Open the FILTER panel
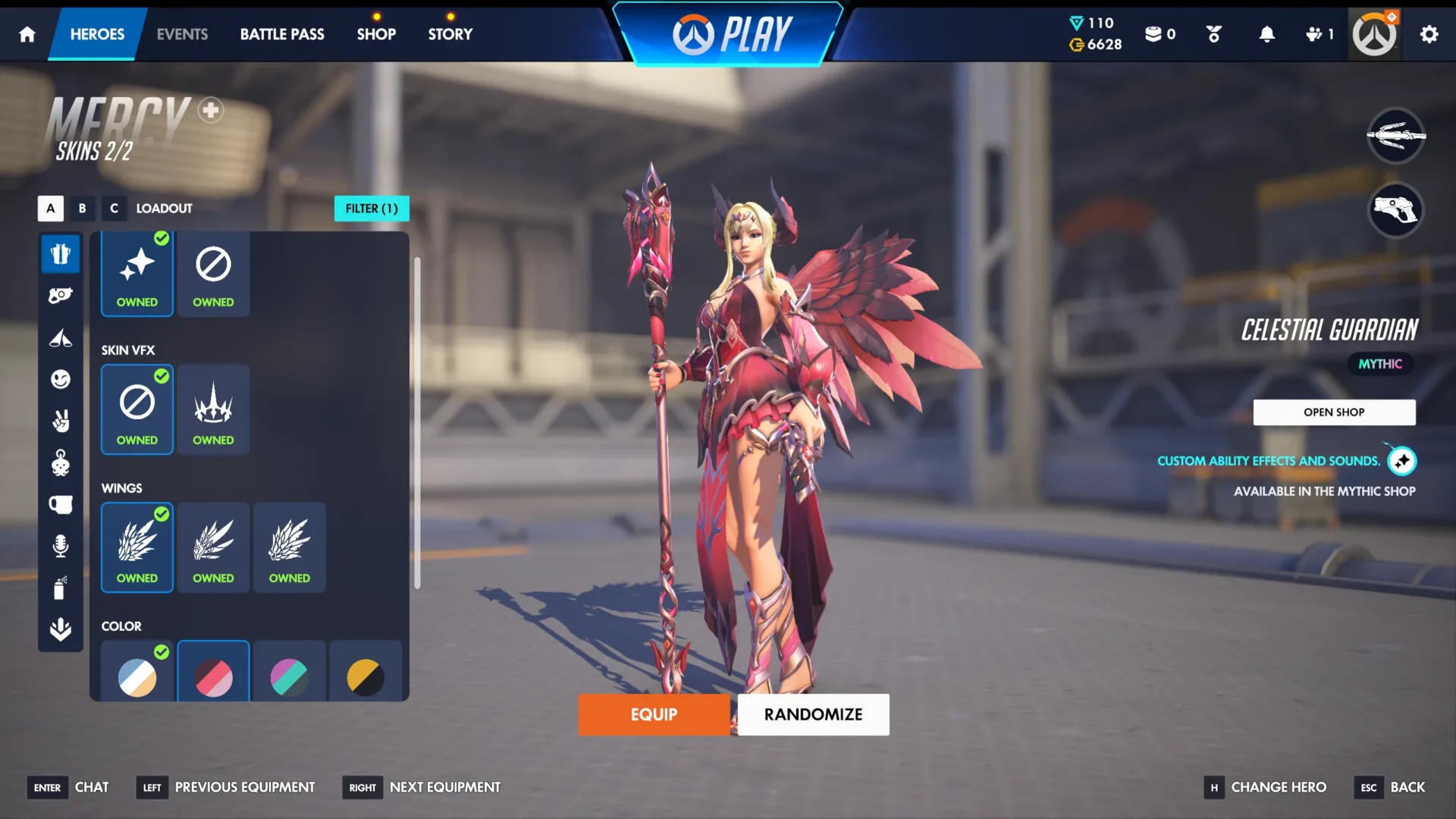 372,209
